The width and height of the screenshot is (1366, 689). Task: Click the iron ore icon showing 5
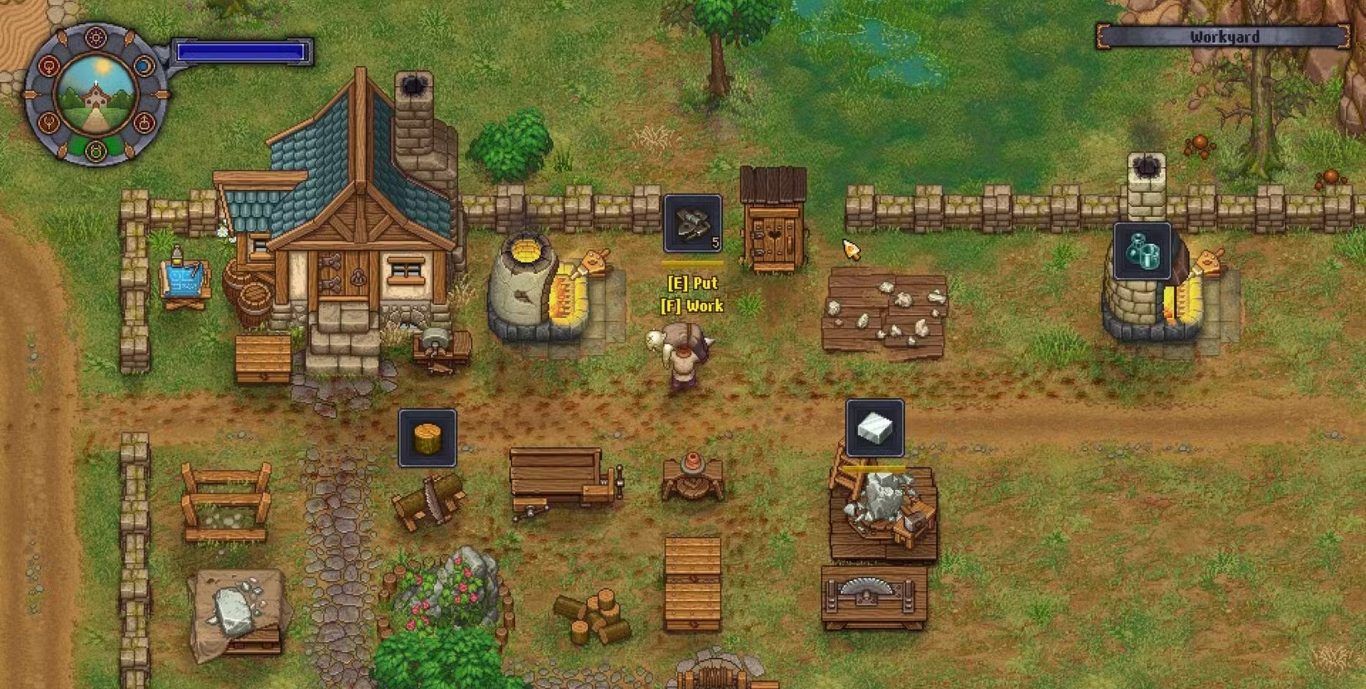692,222
